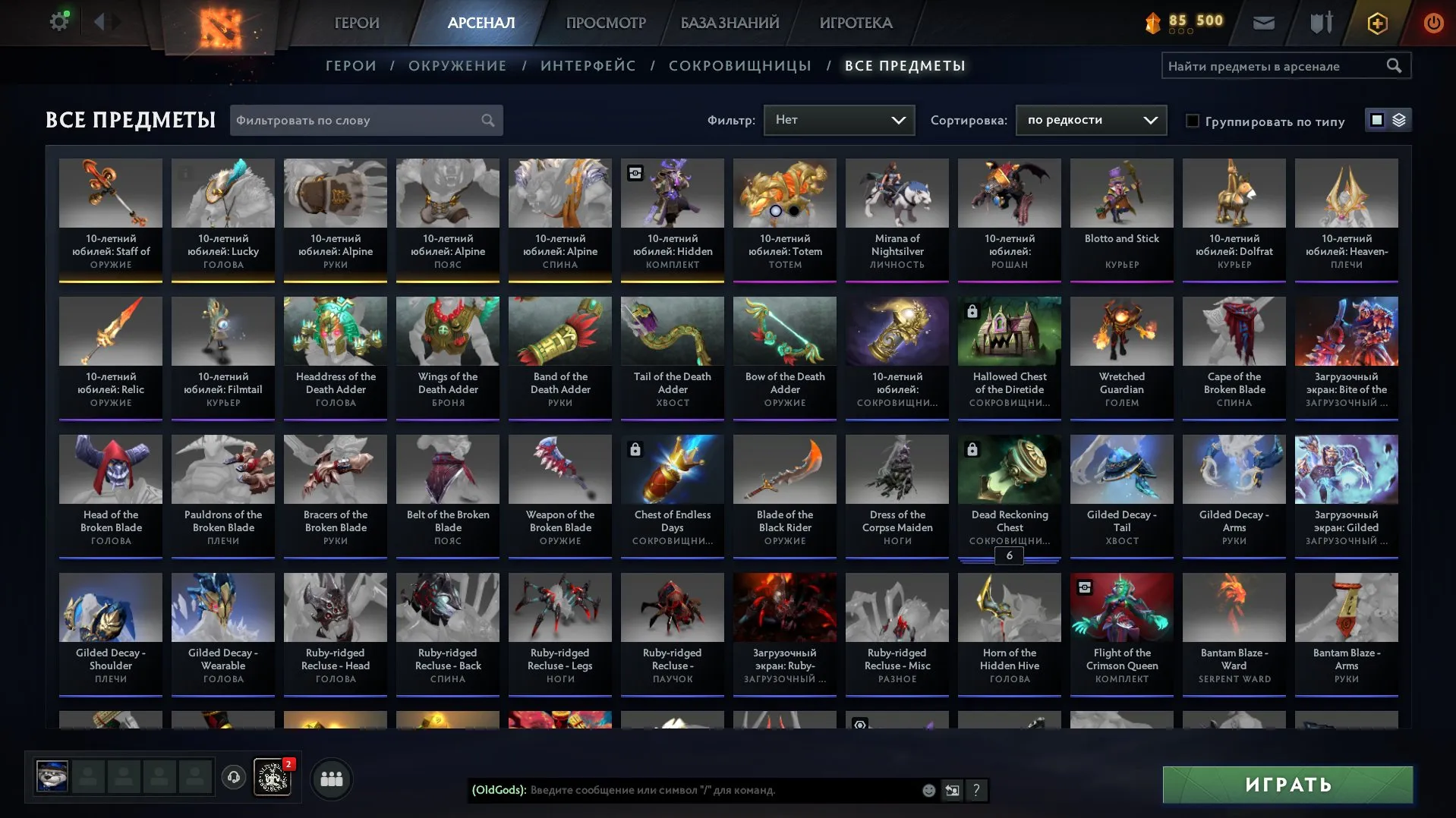
Task: Click the voice chat headset icon
Action: (x=233, y=778)
